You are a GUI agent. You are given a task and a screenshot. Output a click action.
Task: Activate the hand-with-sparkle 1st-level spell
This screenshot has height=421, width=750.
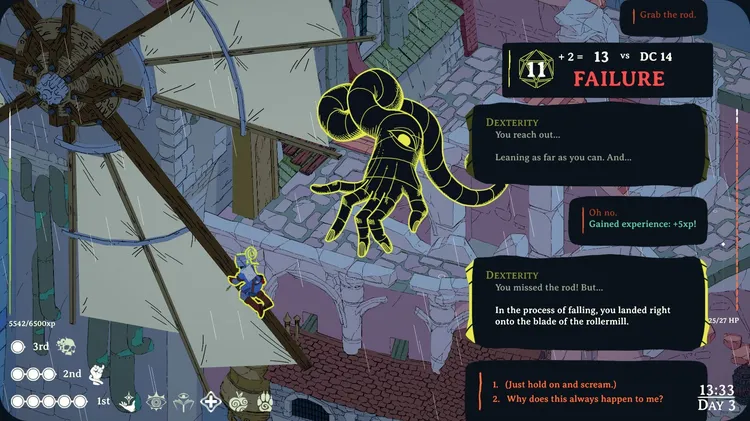point(127,402)
